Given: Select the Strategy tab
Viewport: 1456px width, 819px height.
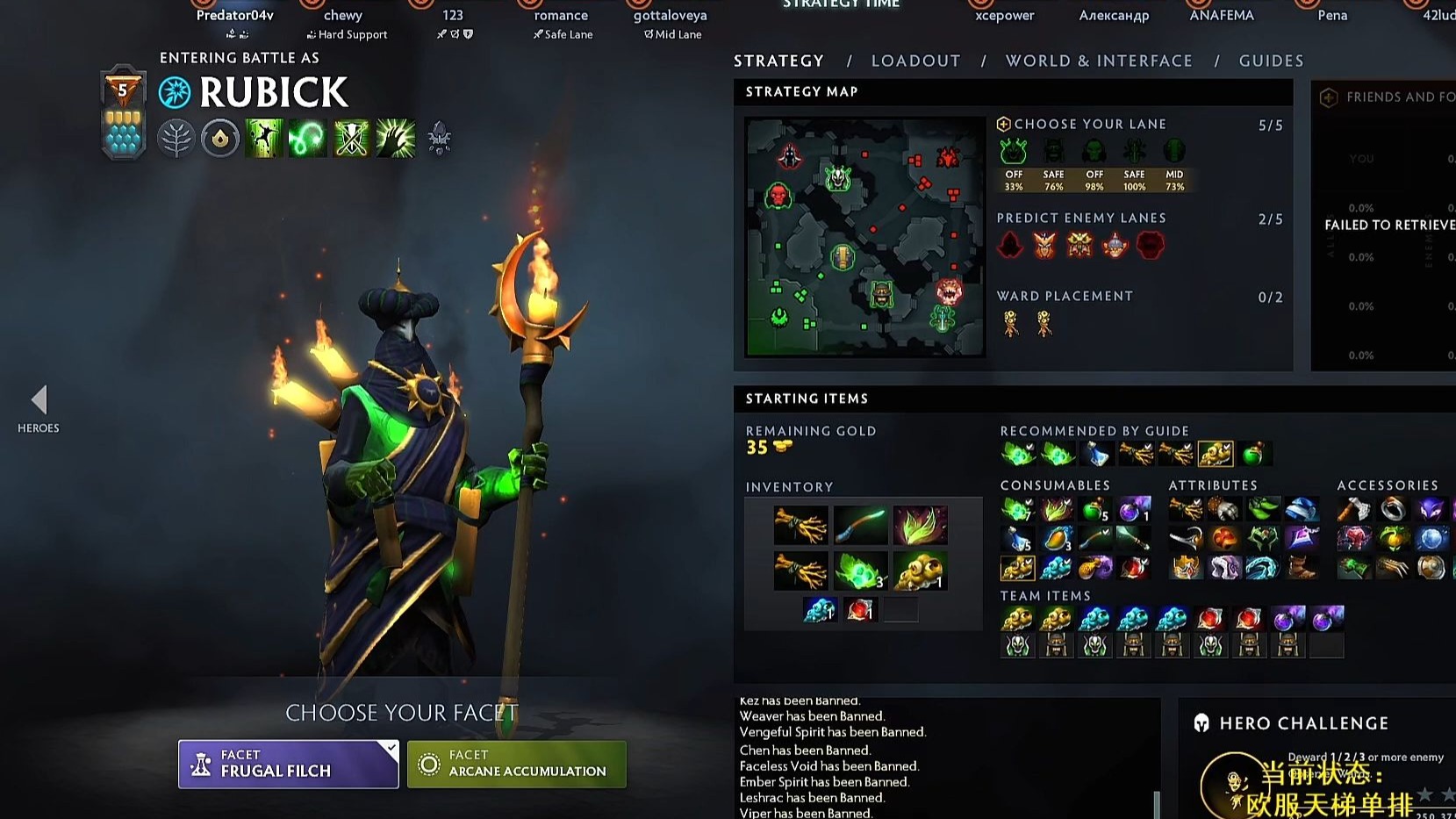Looking at the screenshot, I should click(x=778, y=61).
